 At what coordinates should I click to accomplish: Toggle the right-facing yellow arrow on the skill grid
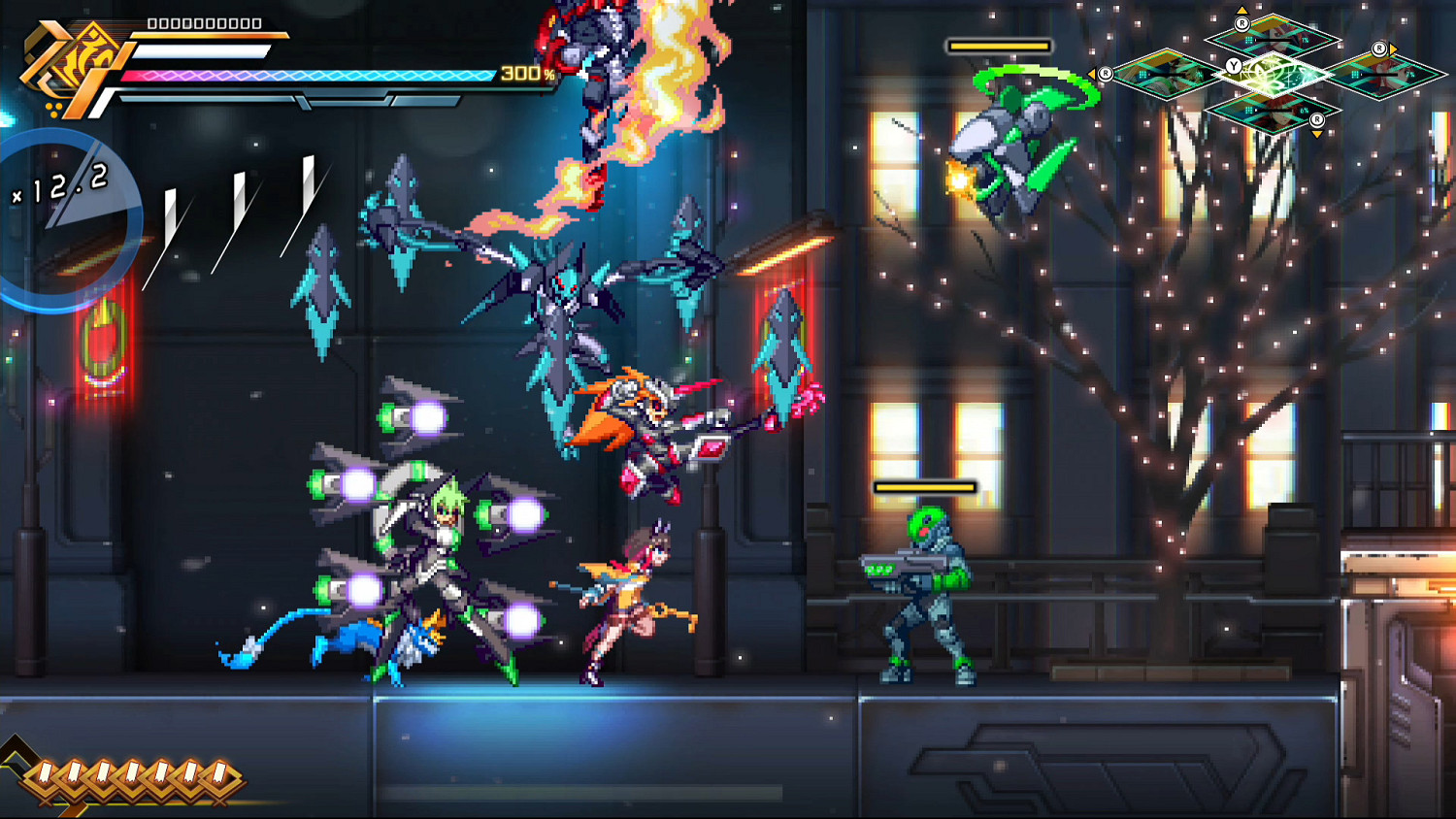coord(1395,48)
